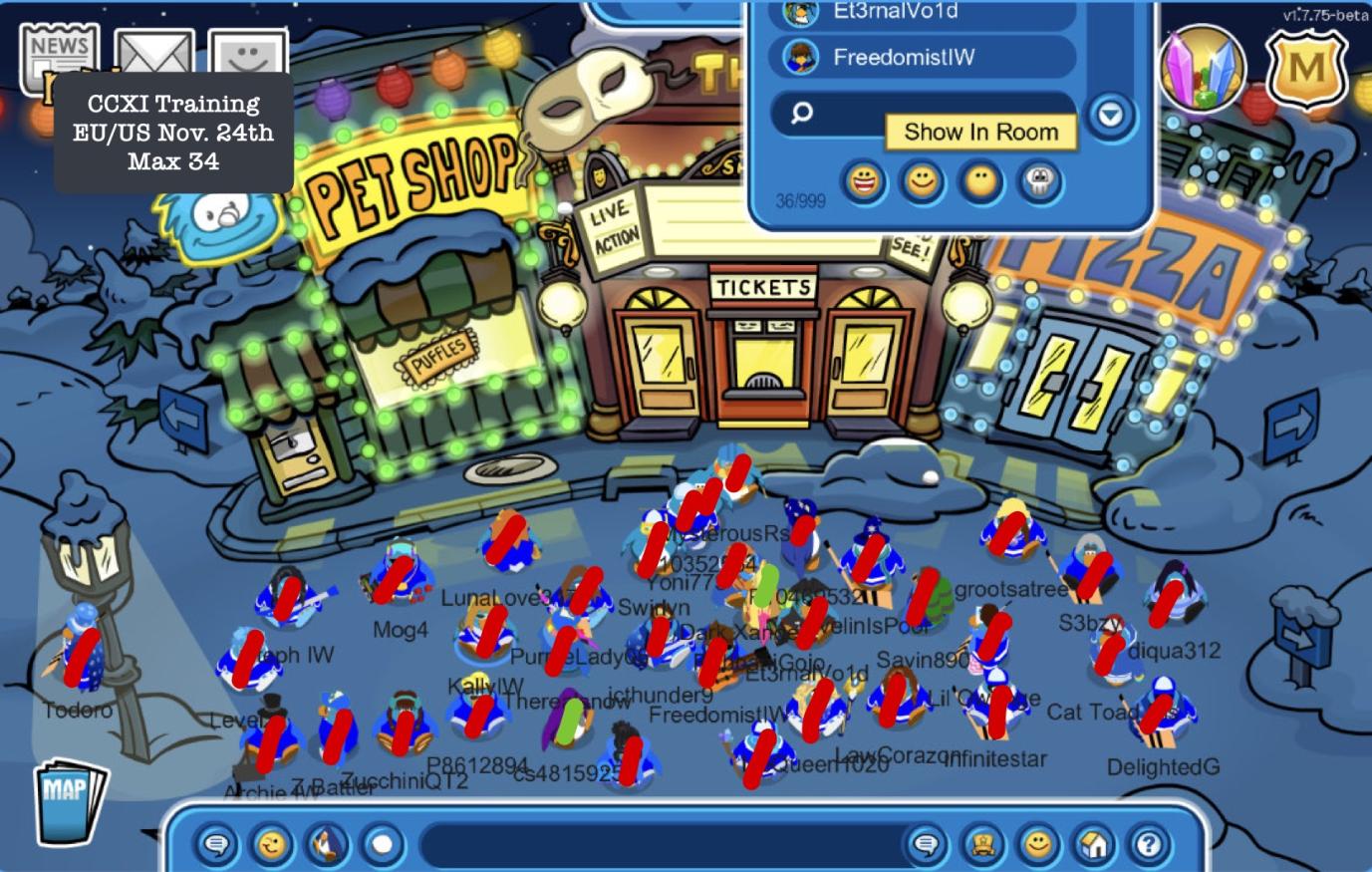Click the armchair icon in the bottom toolbar
The height and width of the screenshot is (872, 1372).
[982, 845]
